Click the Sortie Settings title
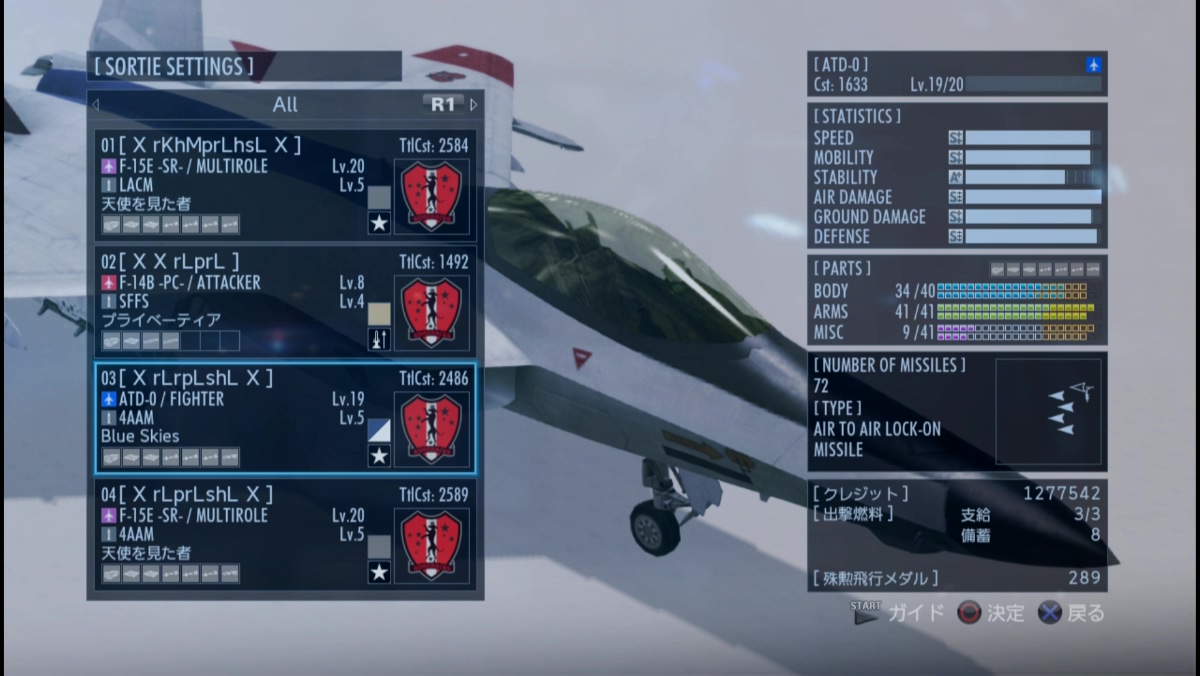Viewport: 1200px width, 676px height. pos(174,67)
